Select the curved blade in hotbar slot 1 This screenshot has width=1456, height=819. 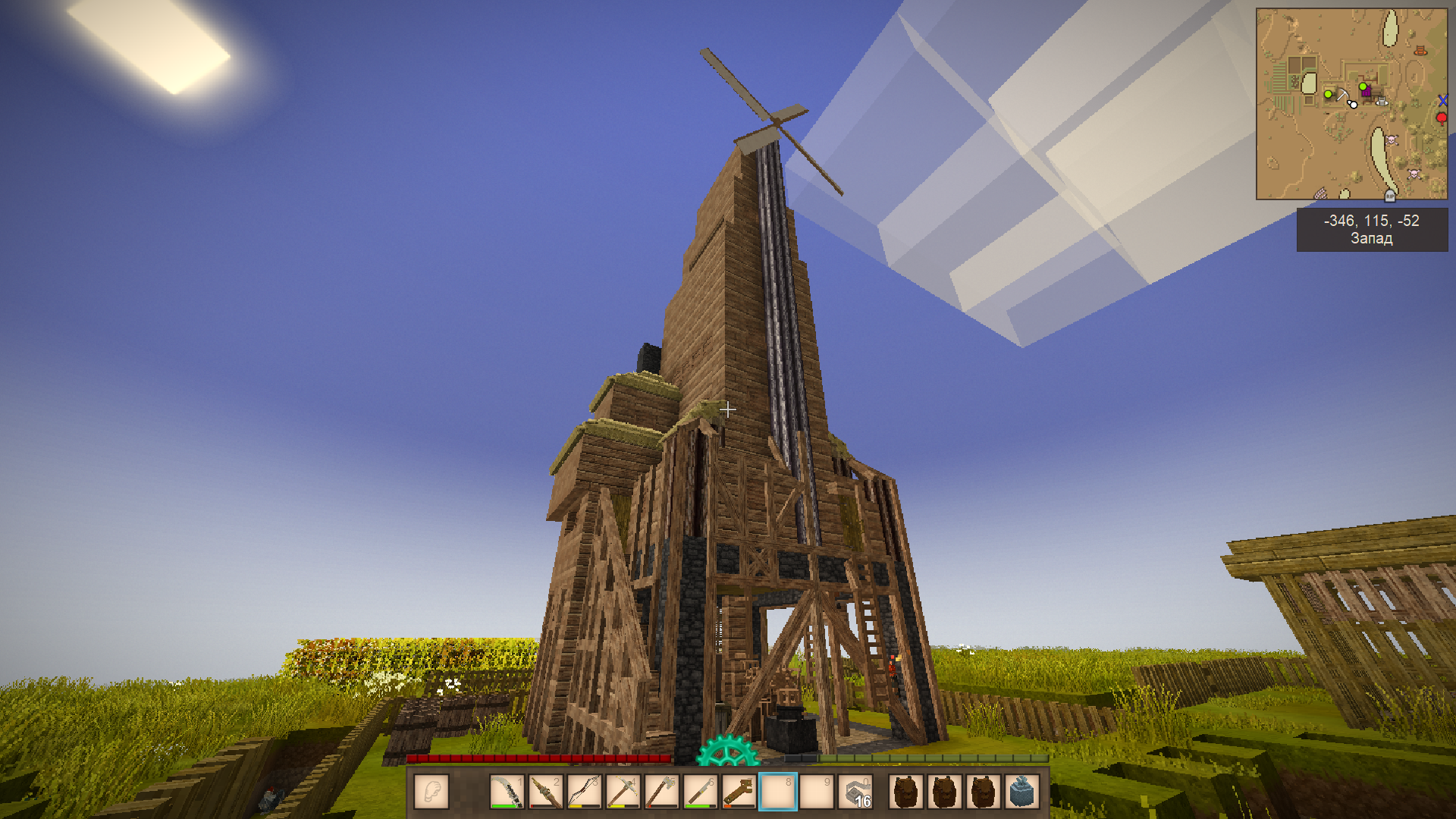point(507,792)
